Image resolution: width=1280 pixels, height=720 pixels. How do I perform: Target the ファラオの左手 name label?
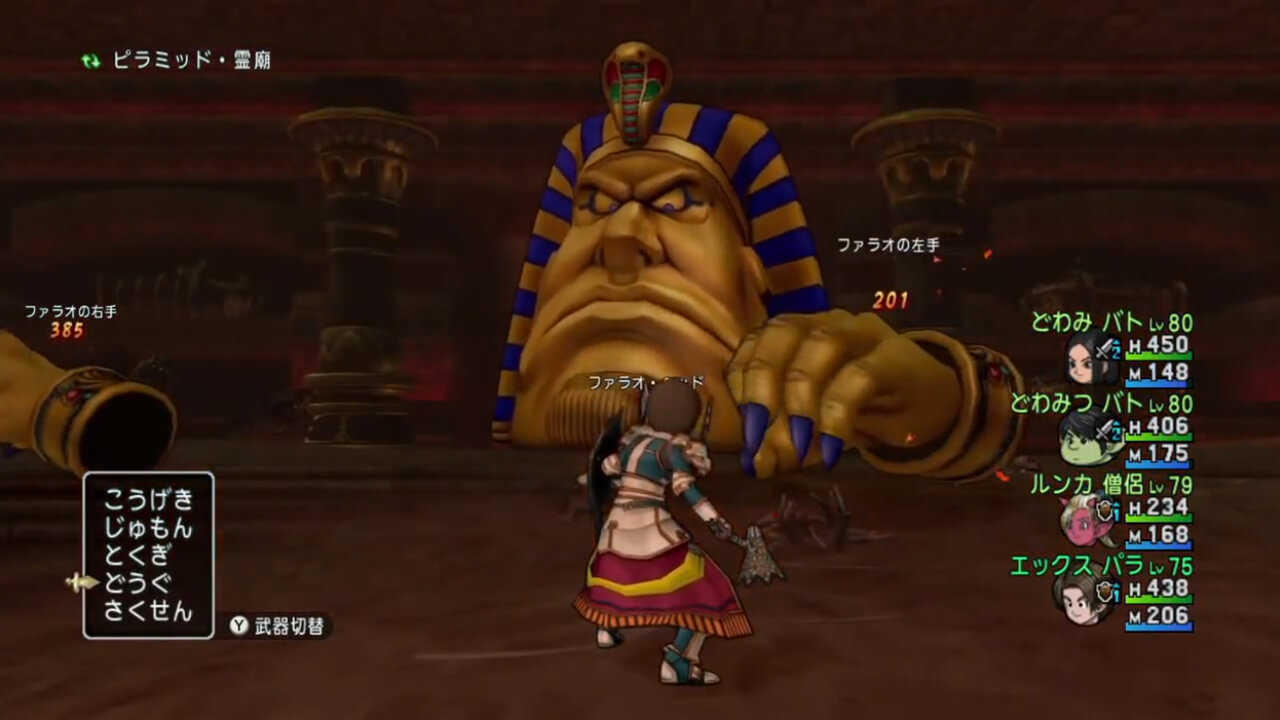888,243
